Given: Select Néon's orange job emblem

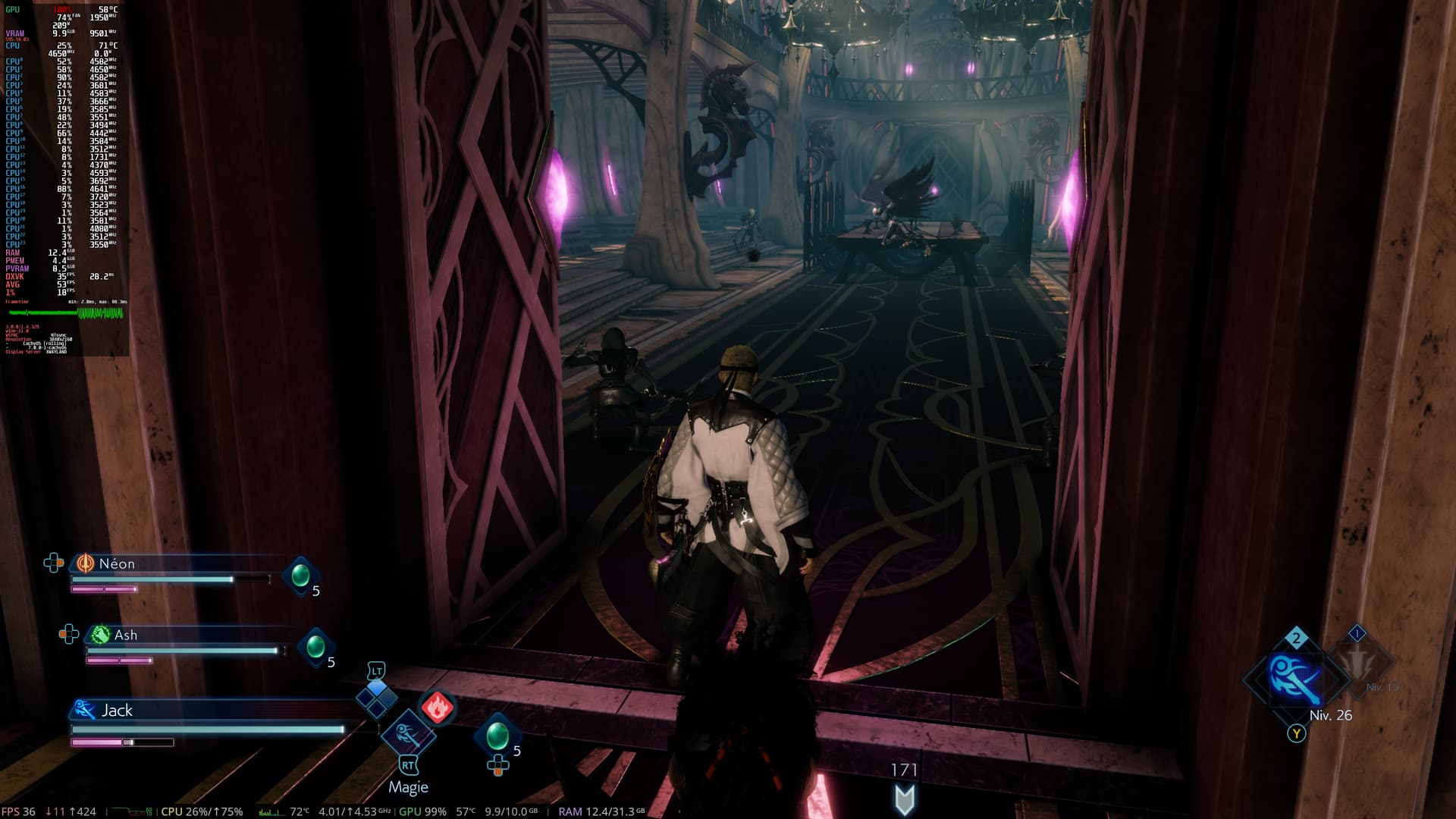Looking at the screenshot, I should [85, 563].
